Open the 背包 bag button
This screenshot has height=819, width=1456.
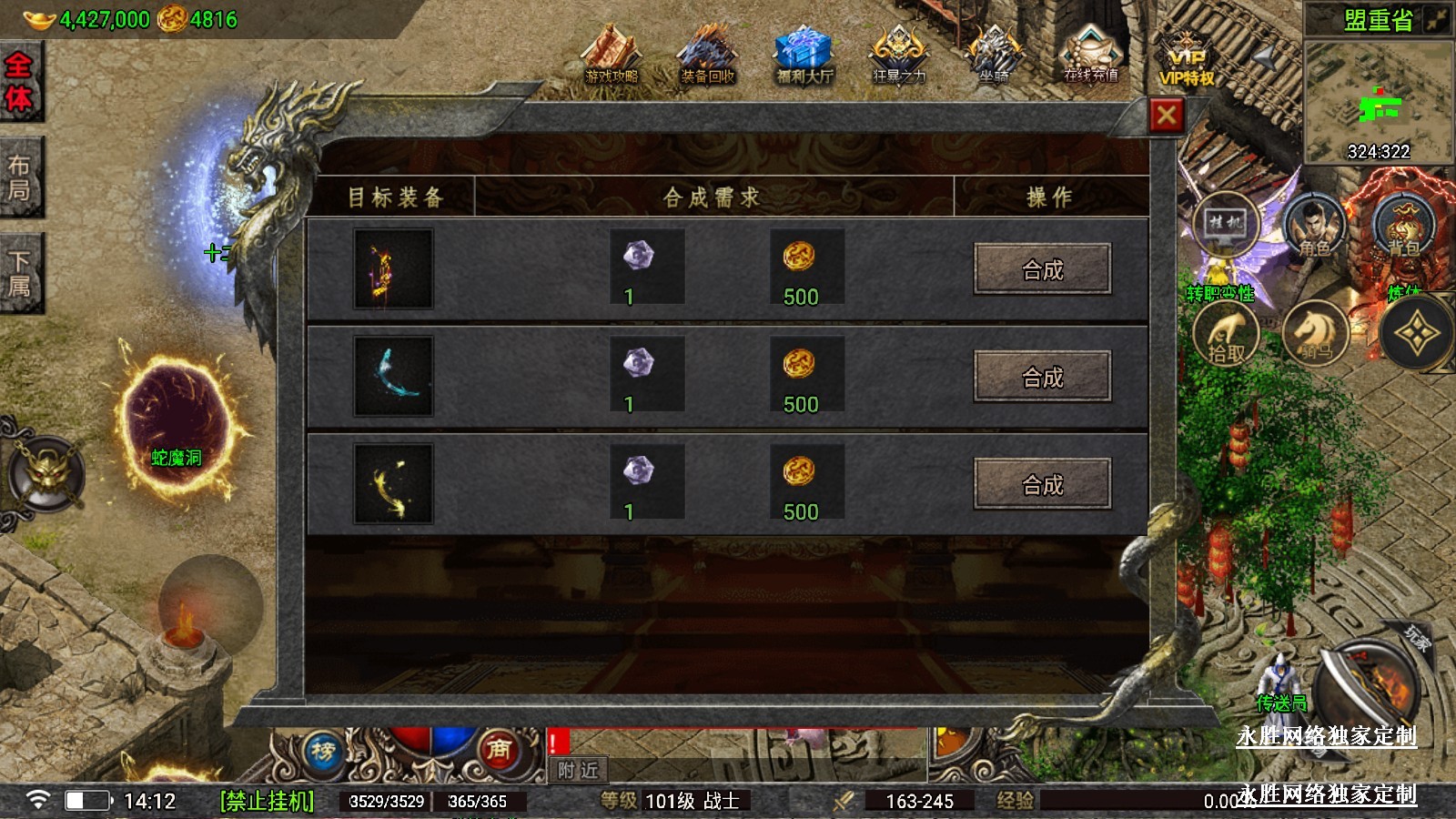coord(1404,227)
